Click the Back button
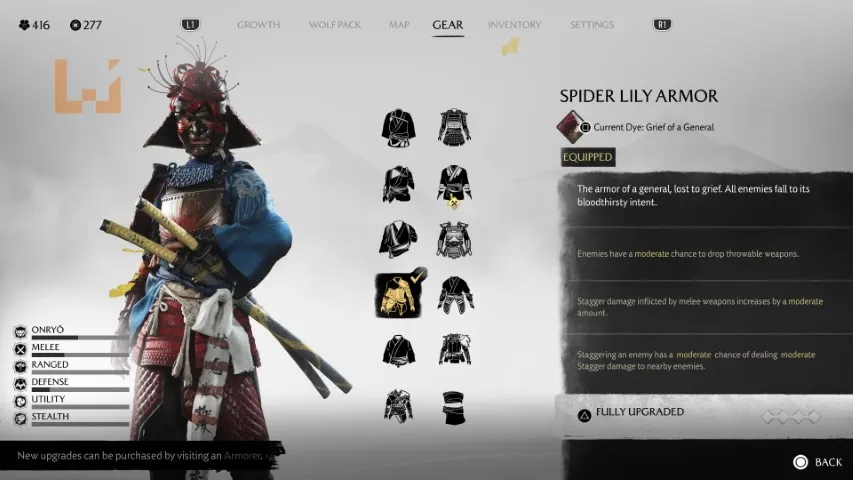 point(818,462)
